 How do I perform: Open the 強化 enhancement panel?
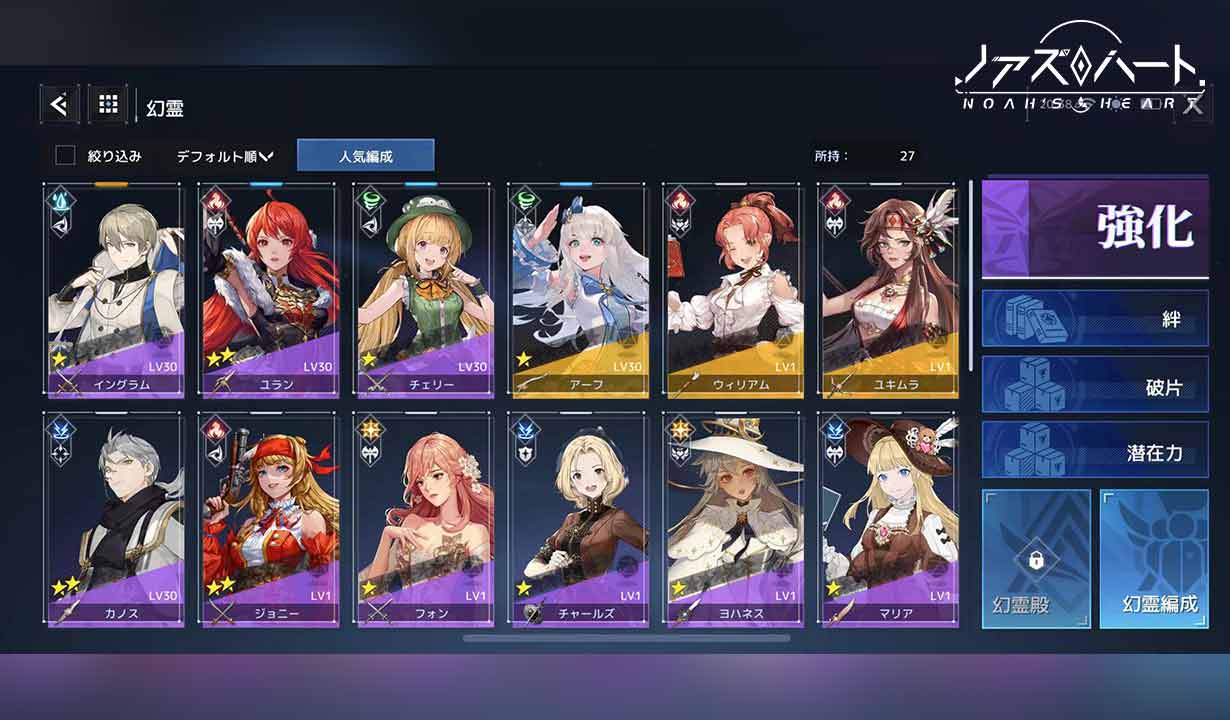click(x=1095, y=229)
